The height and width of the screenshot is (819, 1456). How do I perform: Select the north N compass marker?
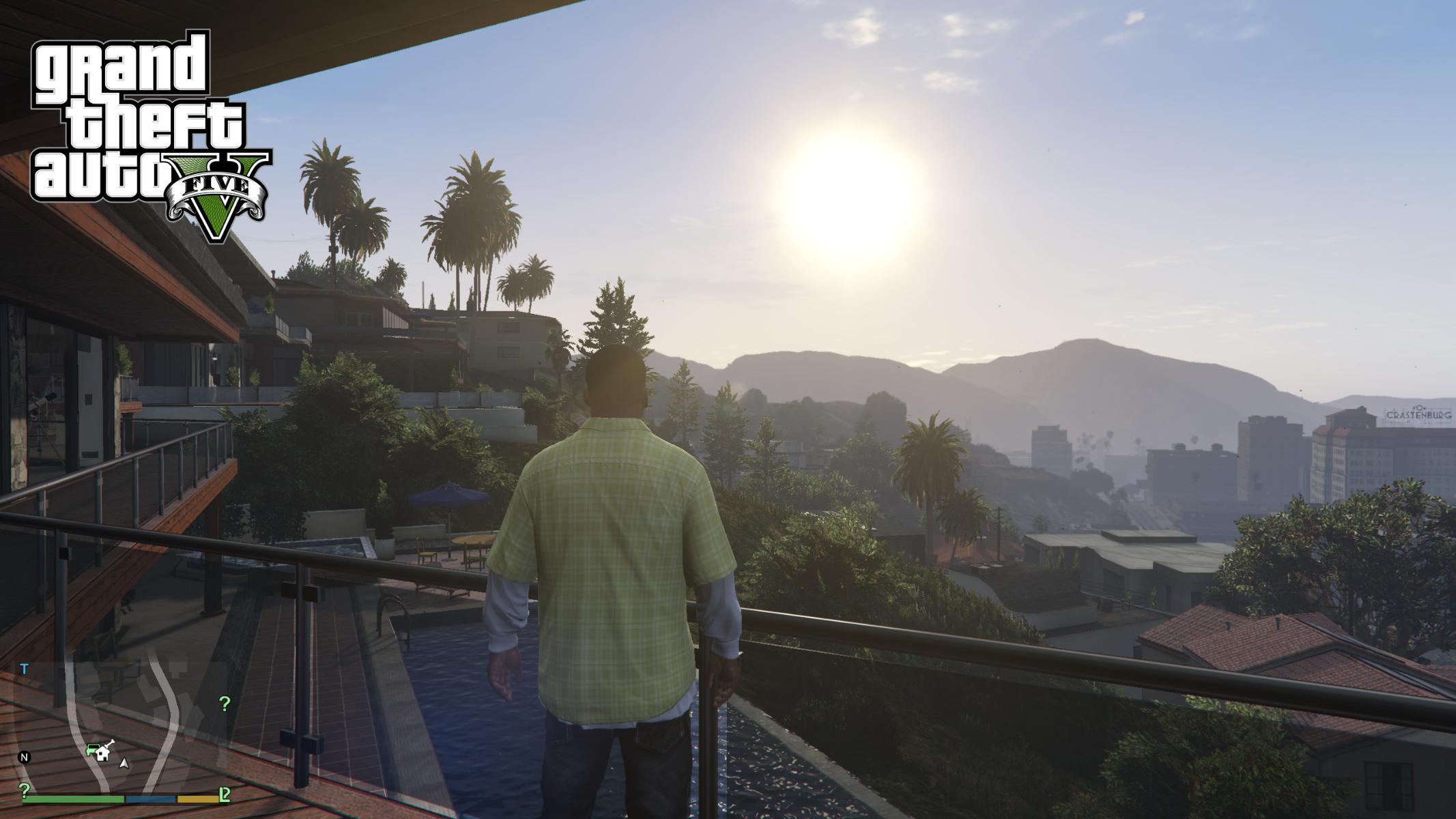(x=25, y=757)
